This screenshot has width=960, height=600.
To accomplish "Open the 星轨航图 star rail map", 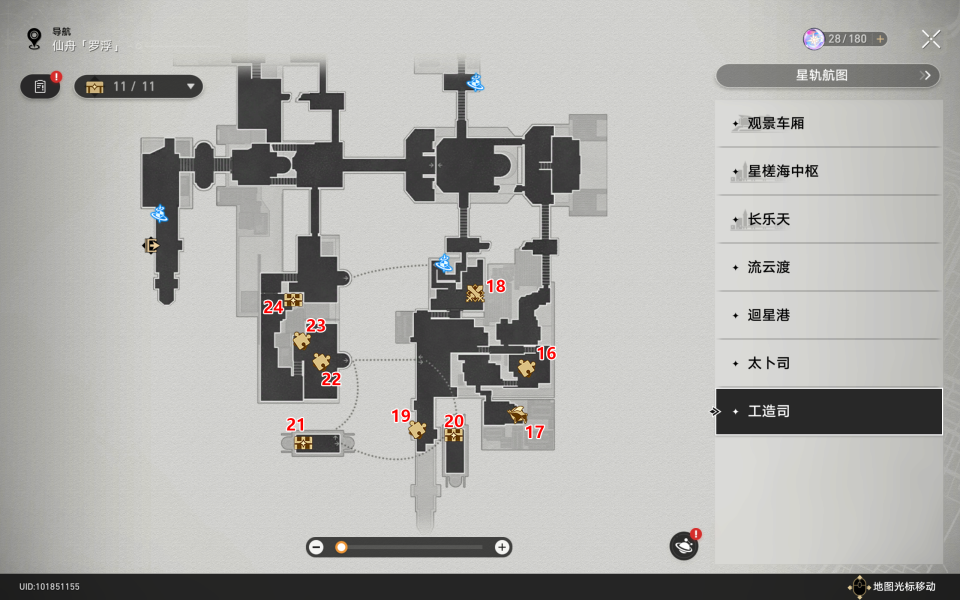I will pyautogui.click(x=828, y=75).
